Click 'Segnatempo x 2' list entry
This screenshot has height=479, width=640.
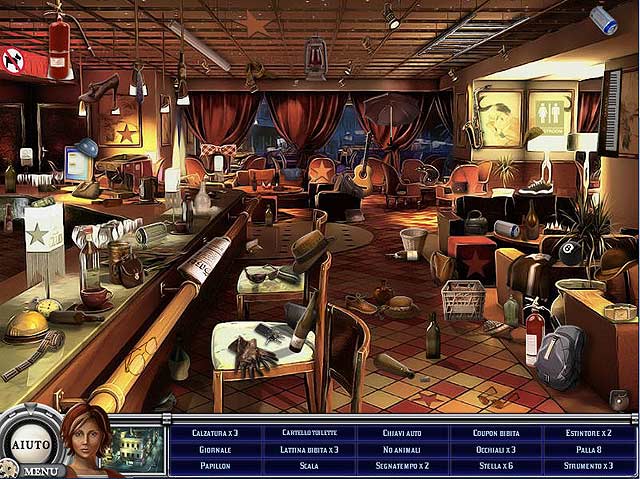pos(404,465)
